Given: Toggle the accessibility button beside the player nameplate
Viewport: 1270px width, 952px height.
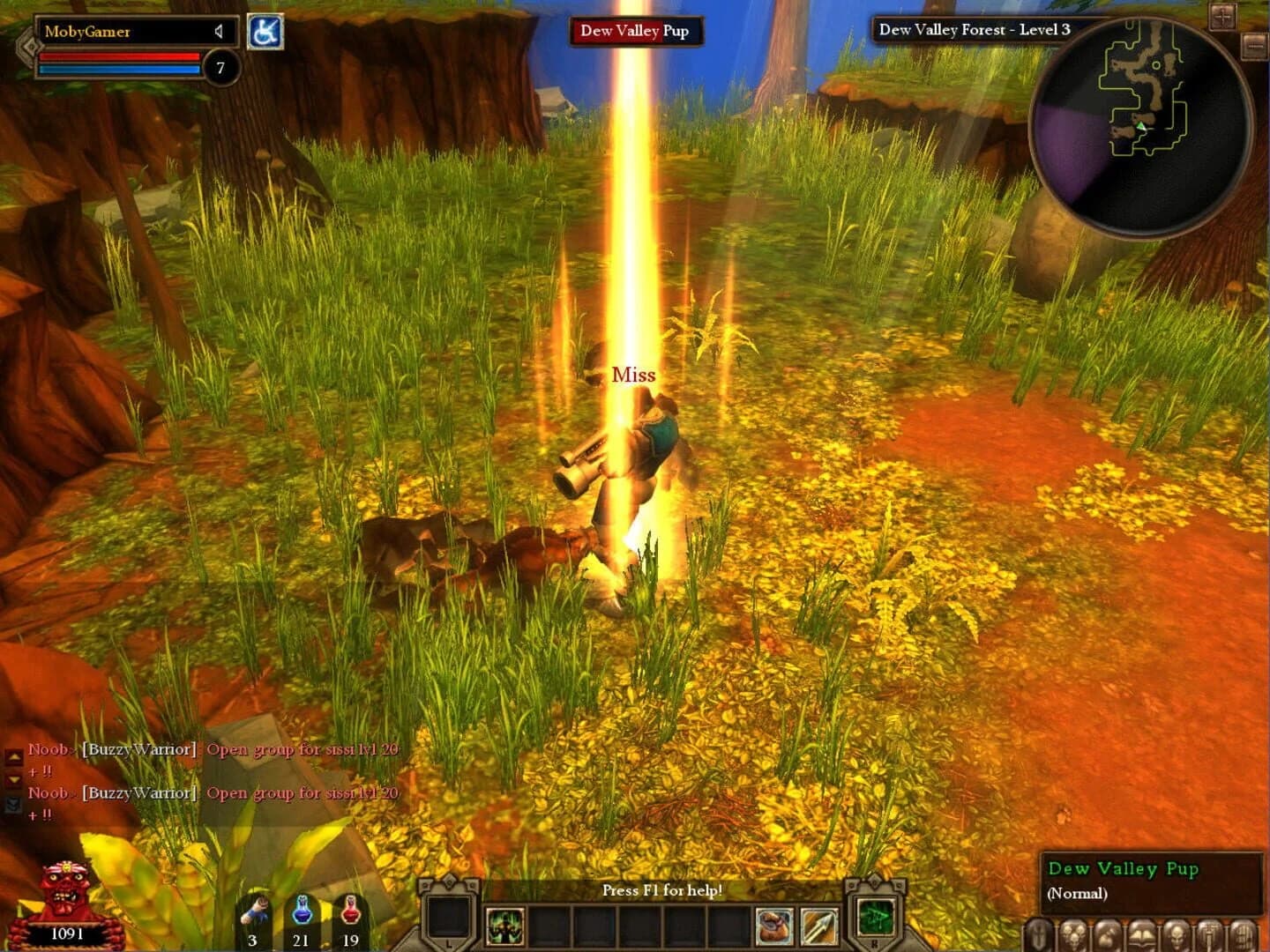Looking at the screenshot, I should (x=266, y=30).
